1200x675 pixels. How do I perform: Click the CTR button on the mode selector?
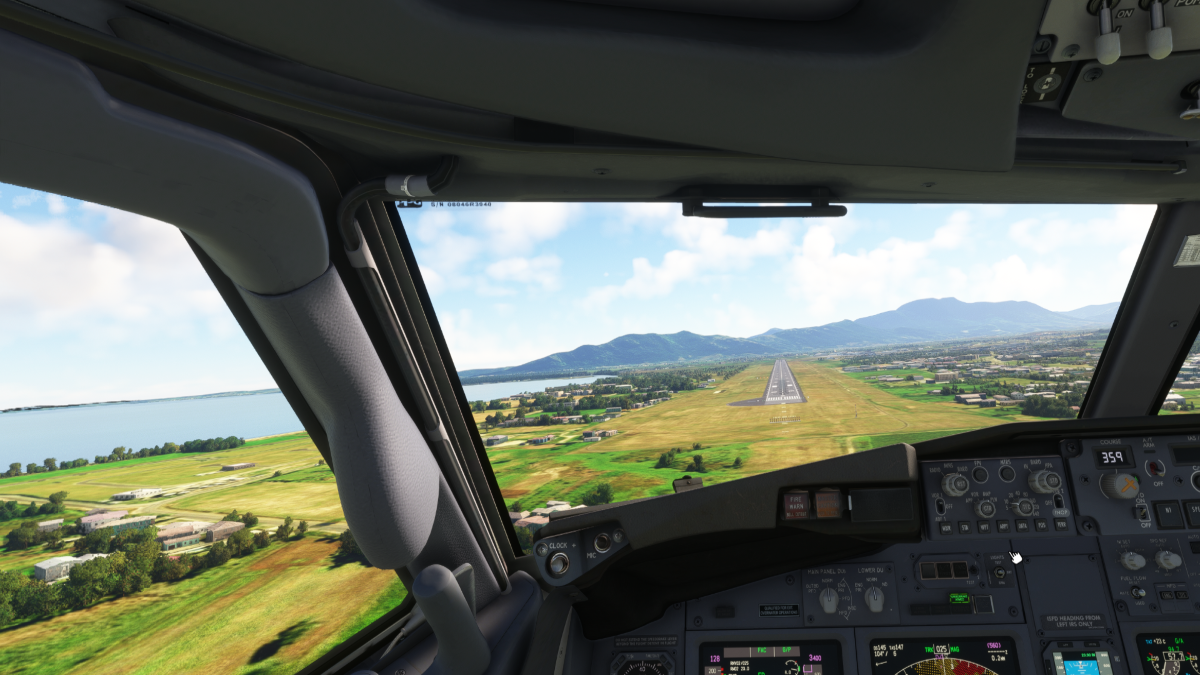tap(986, 508)
